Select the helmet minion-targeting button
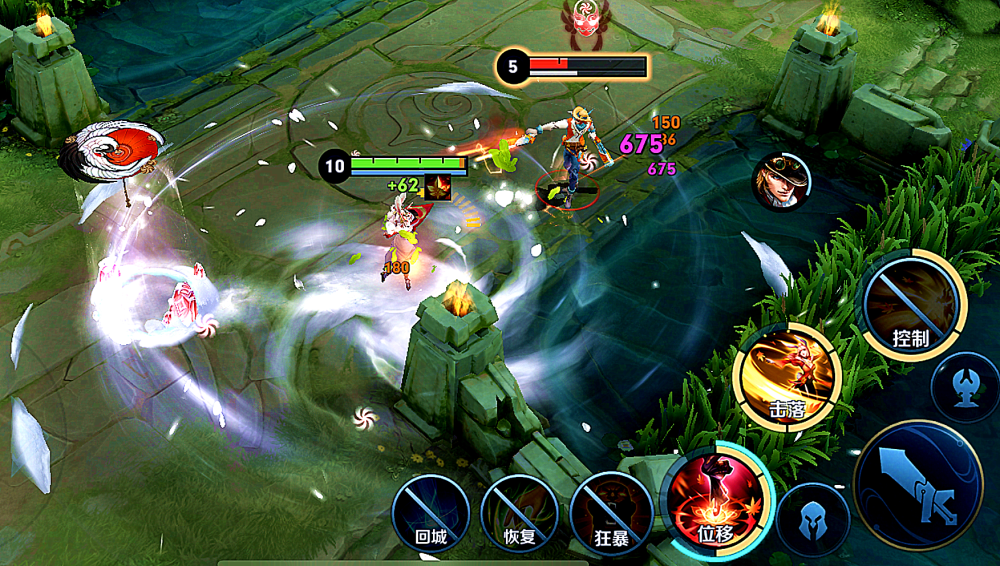The height and width of the screenshot is (566, 1000). coord(813,518)
